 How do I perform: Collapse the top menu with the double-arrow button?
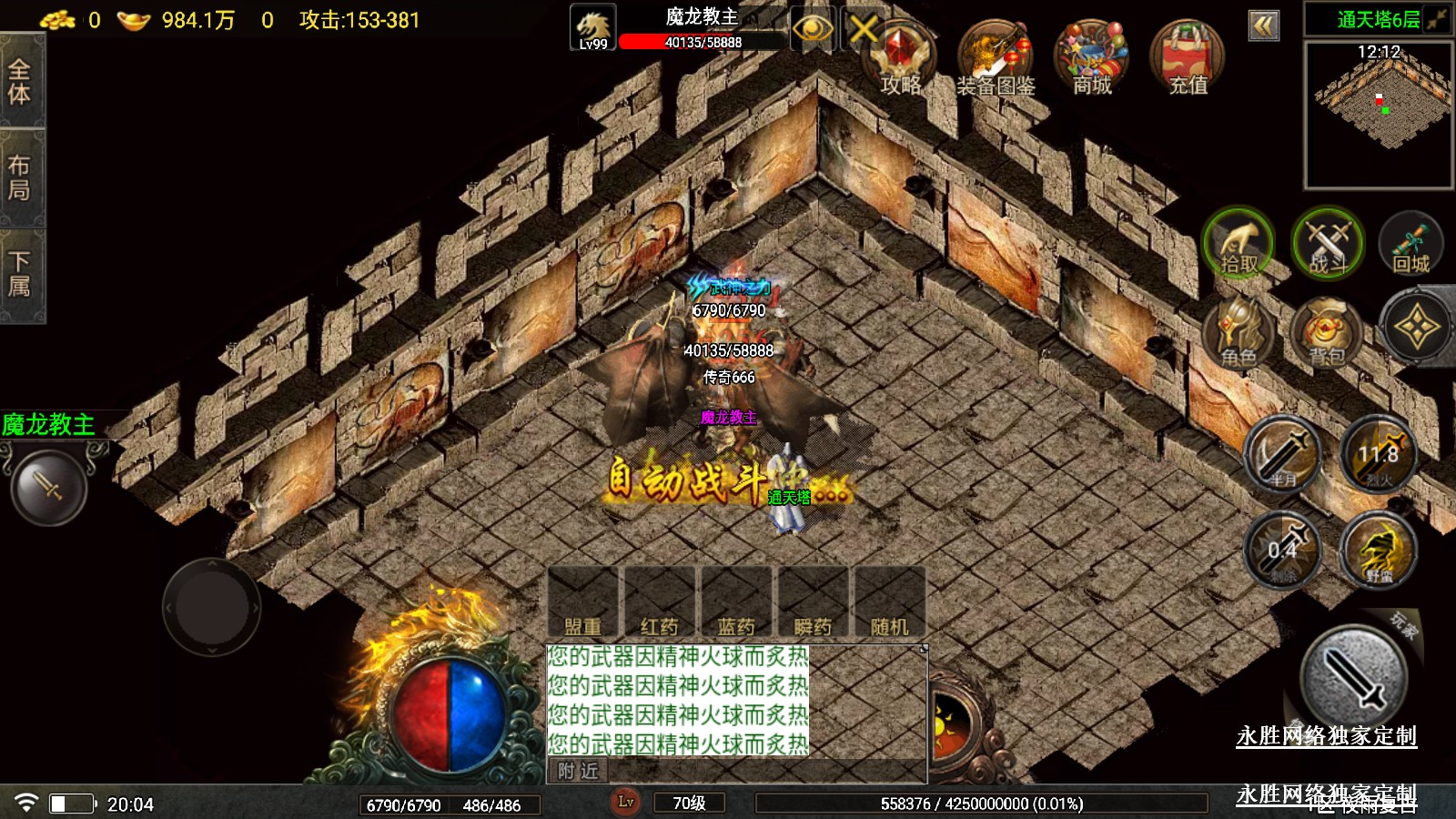[x=1263, y=25]
